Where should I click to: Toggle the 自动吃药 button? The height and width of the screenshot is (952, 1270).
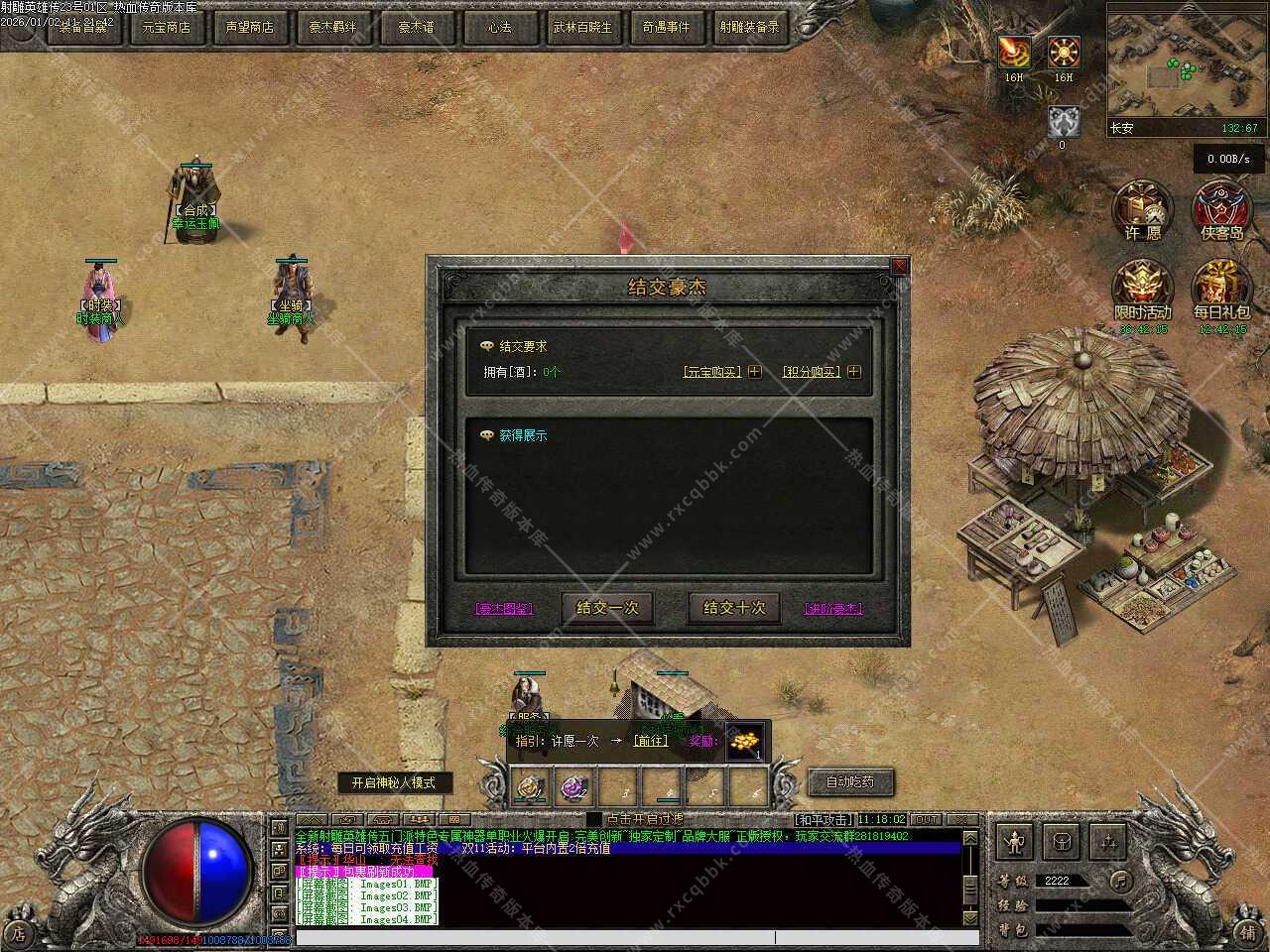(x=850, y=781)
